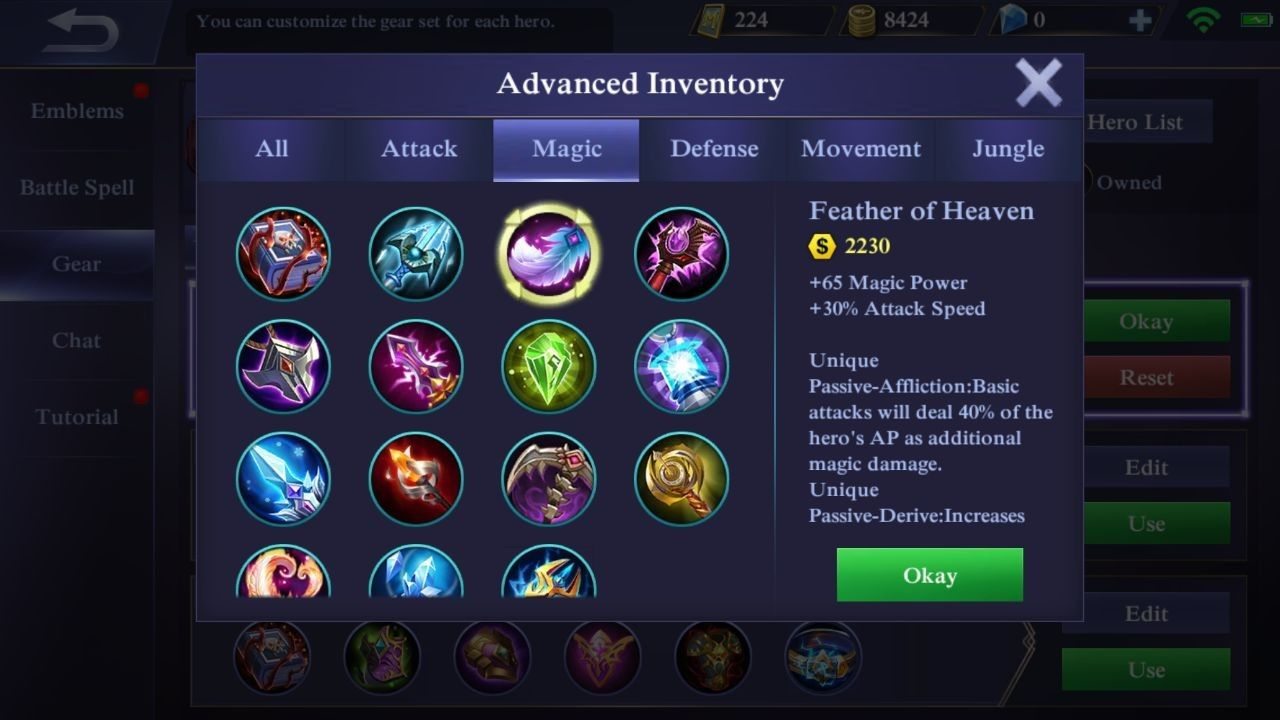Viewport: 1280px width, 720px height.
Task: Add diamonds with the plus button
Action: pos(1139,21)
